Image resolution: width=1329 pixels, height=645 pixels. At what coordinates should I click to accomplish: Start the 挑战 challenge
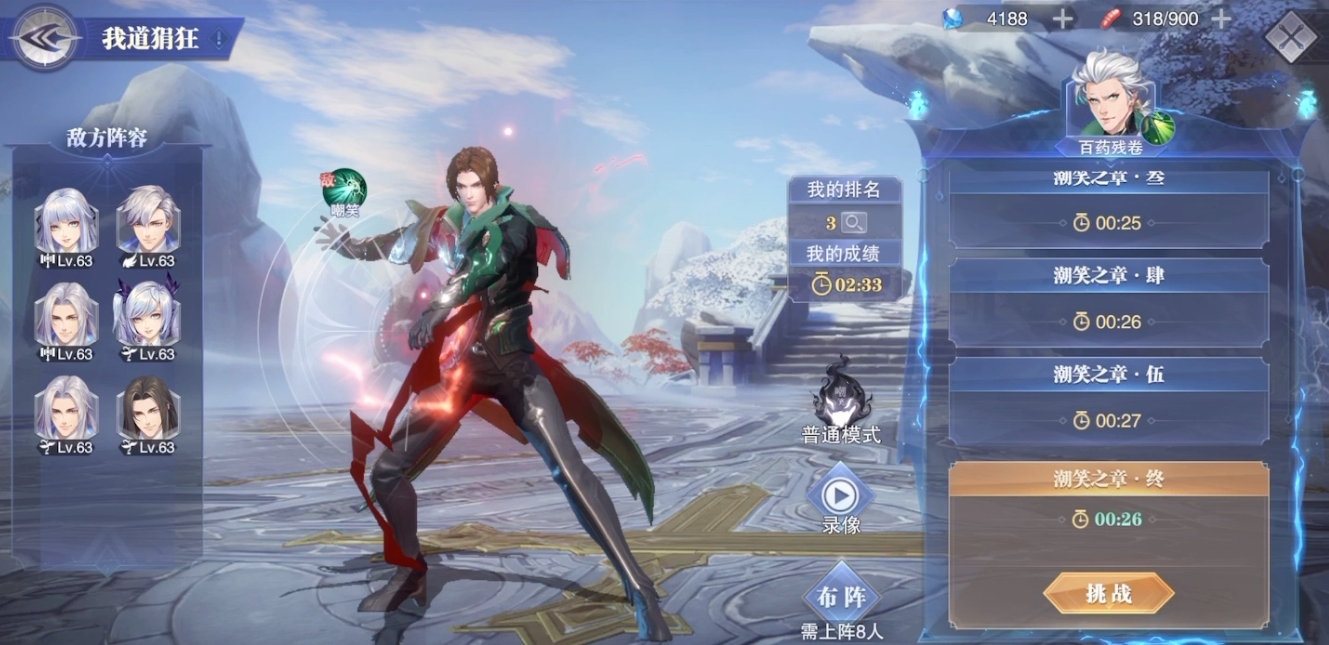tap(1108, 593)
